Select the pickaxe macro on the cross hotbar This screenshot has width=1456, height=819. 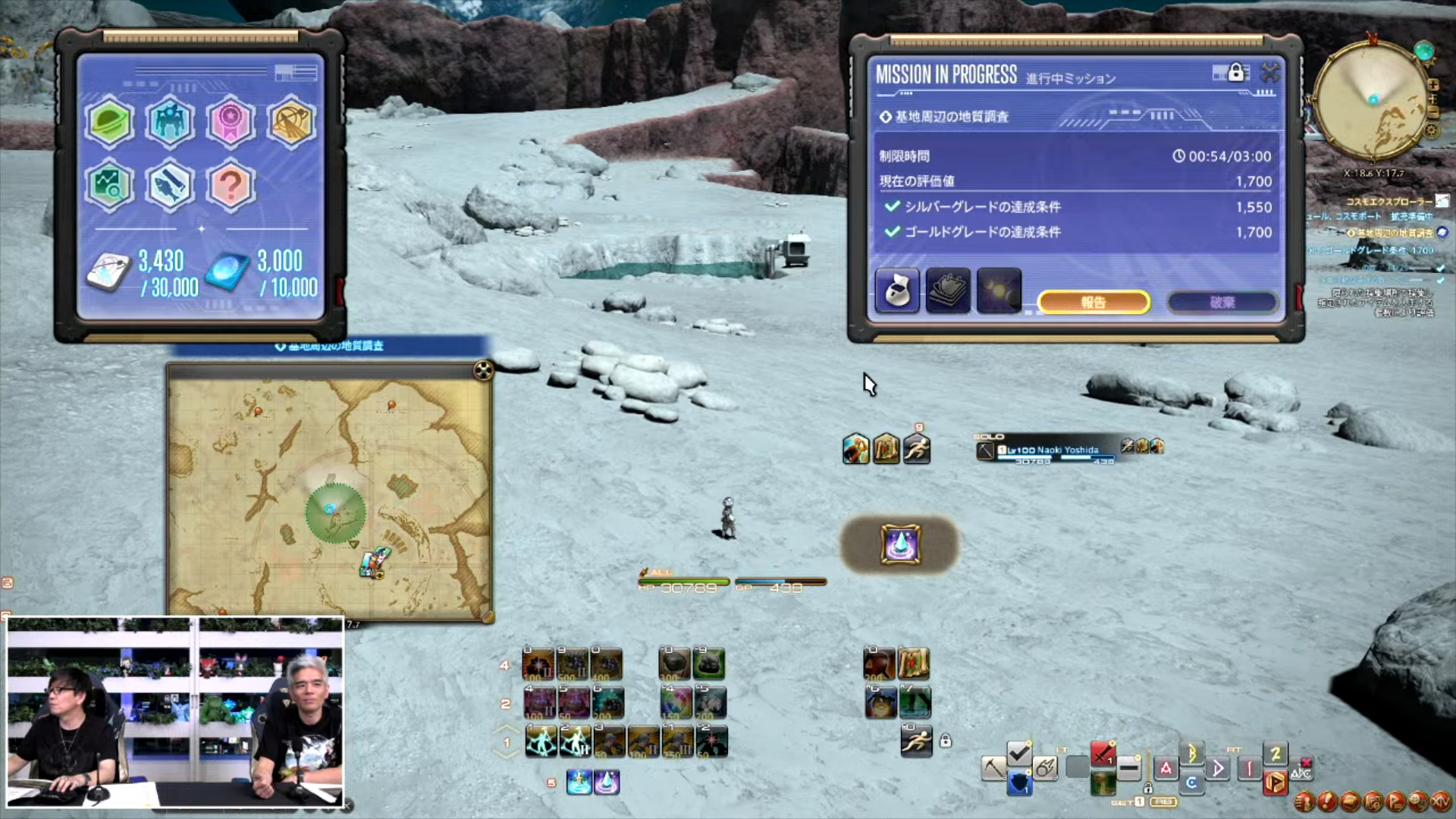pyautogui.click(x=993, y=767)
